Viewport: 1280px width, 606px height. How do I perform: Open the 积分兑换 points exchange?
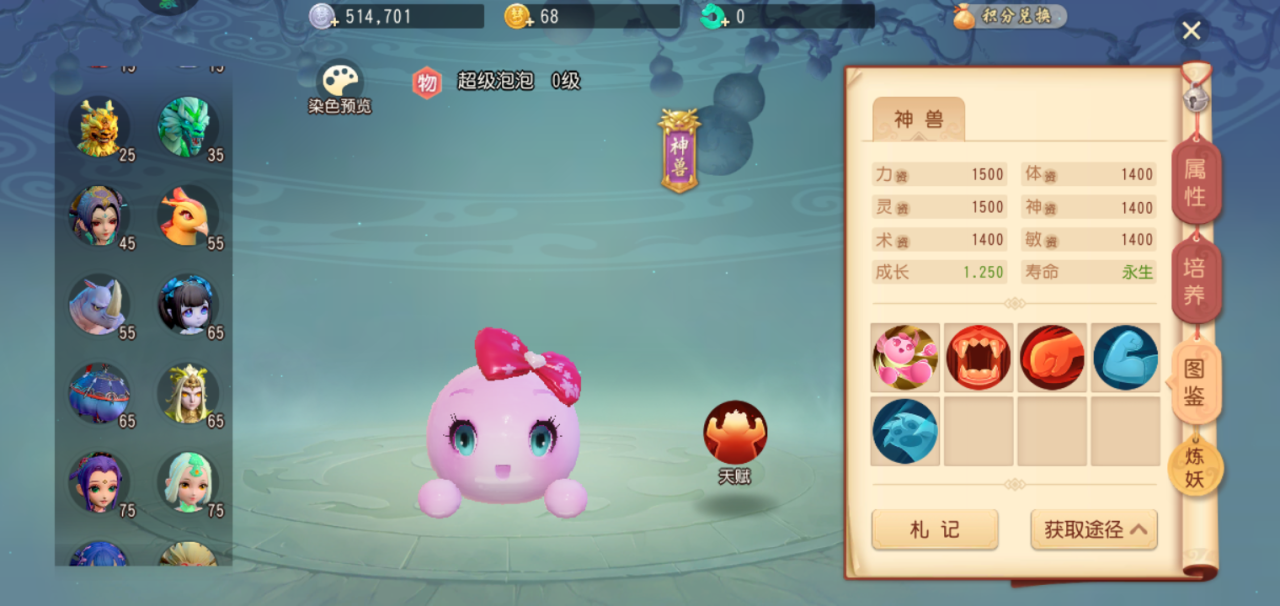click(1009, 17)
